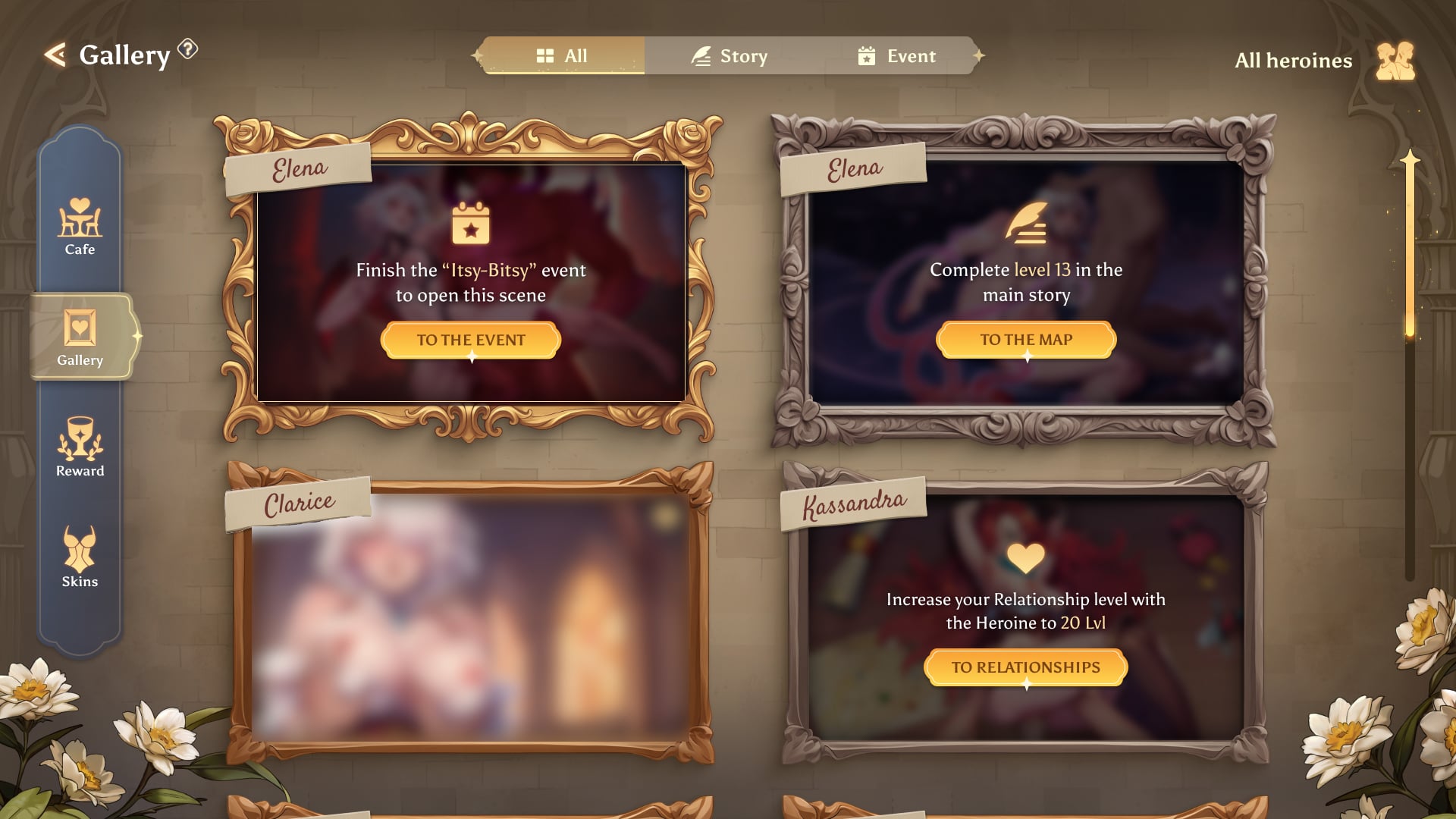Go back using the Gallery back arrow
Screen dimensions: 1456x819
pyautogui.click(x=55, y=55)
